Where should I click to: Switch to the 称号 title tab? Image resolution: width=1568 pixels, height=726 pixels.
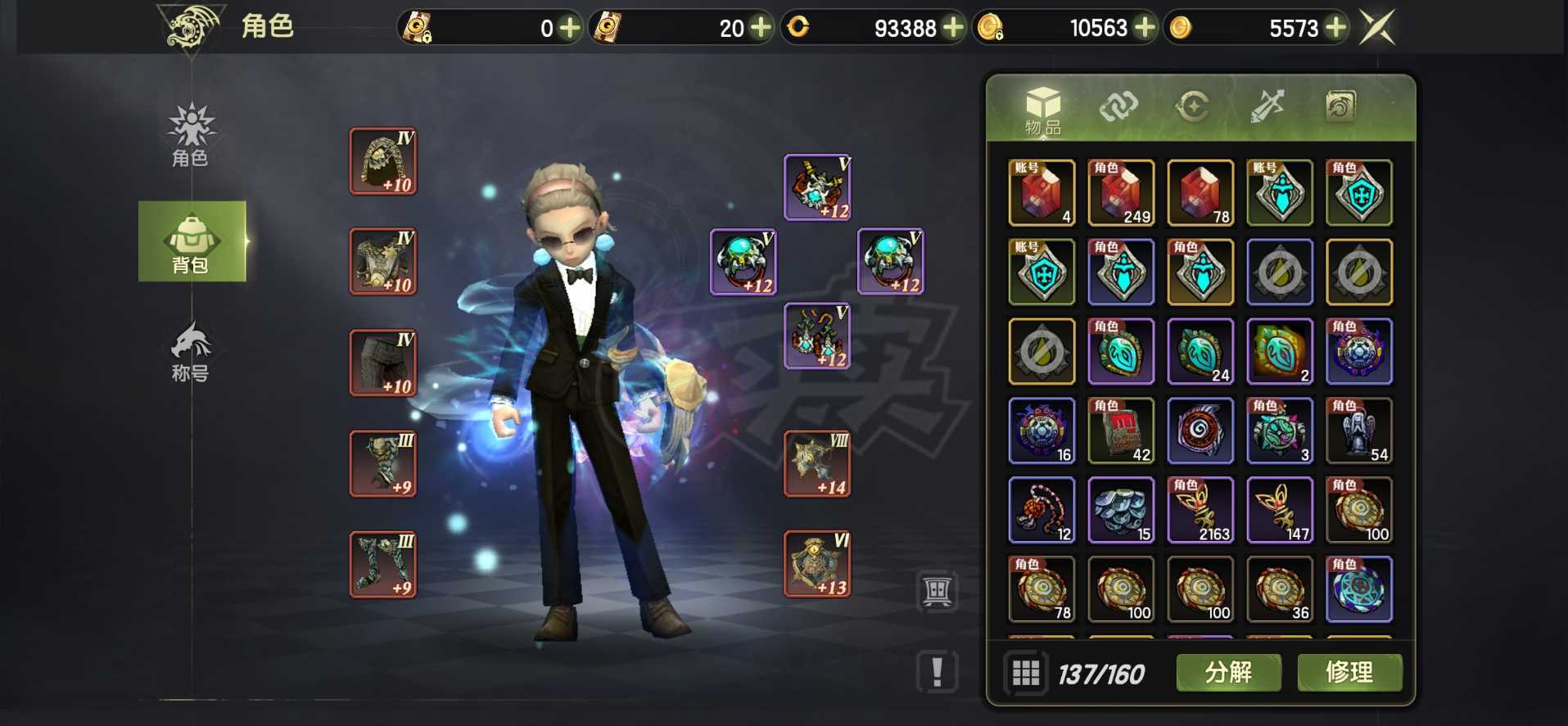[191, 352]
